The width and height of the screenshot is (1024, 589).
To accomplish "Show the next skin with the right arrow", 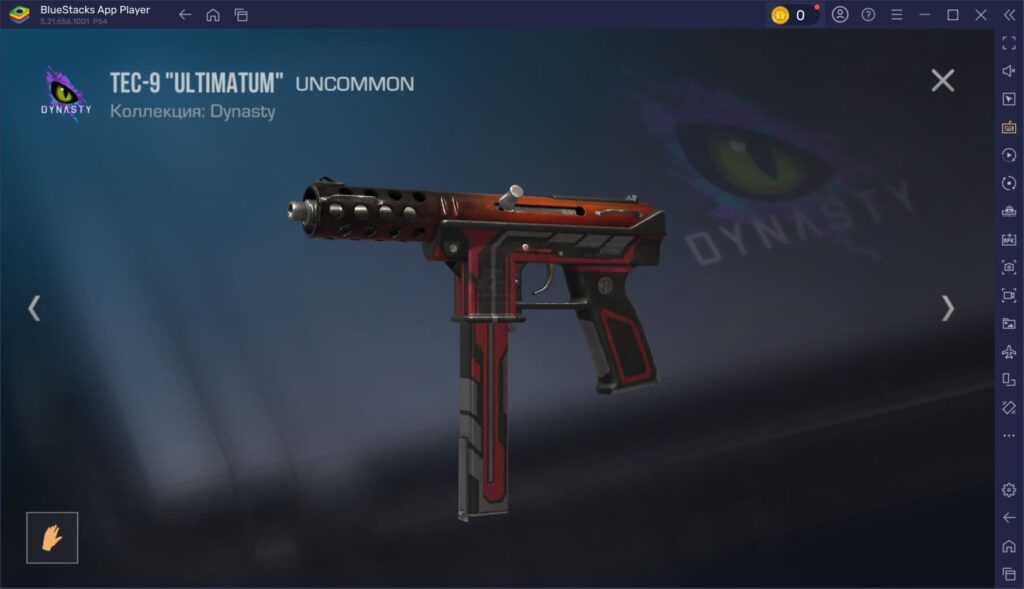I will point(948,308).
